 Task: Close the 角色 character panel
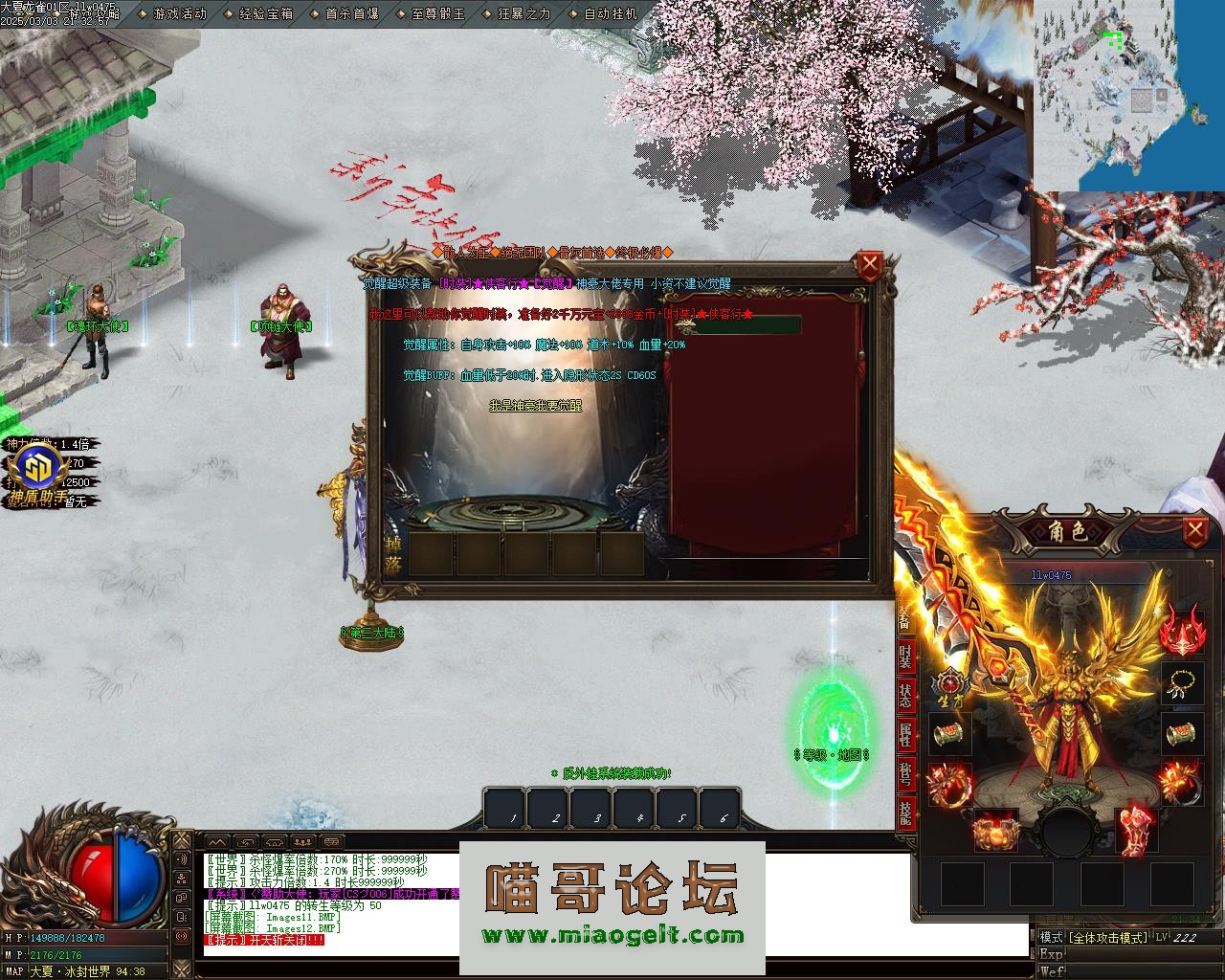point(1195,529)
